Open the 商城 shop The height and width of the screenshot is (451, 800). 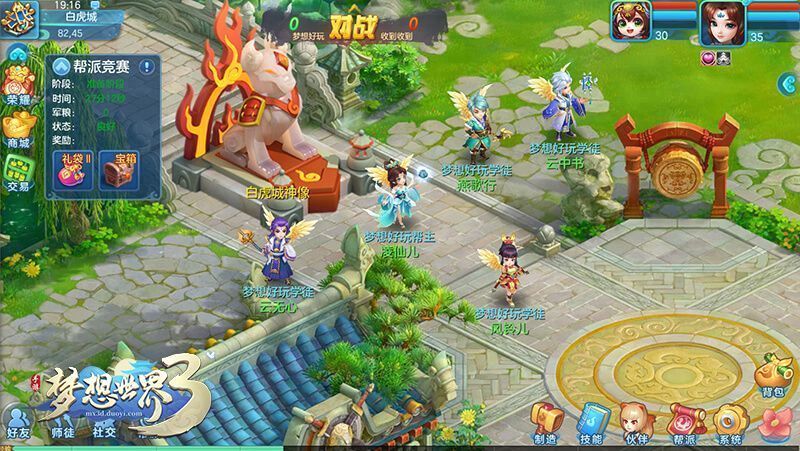click(19, 130)
